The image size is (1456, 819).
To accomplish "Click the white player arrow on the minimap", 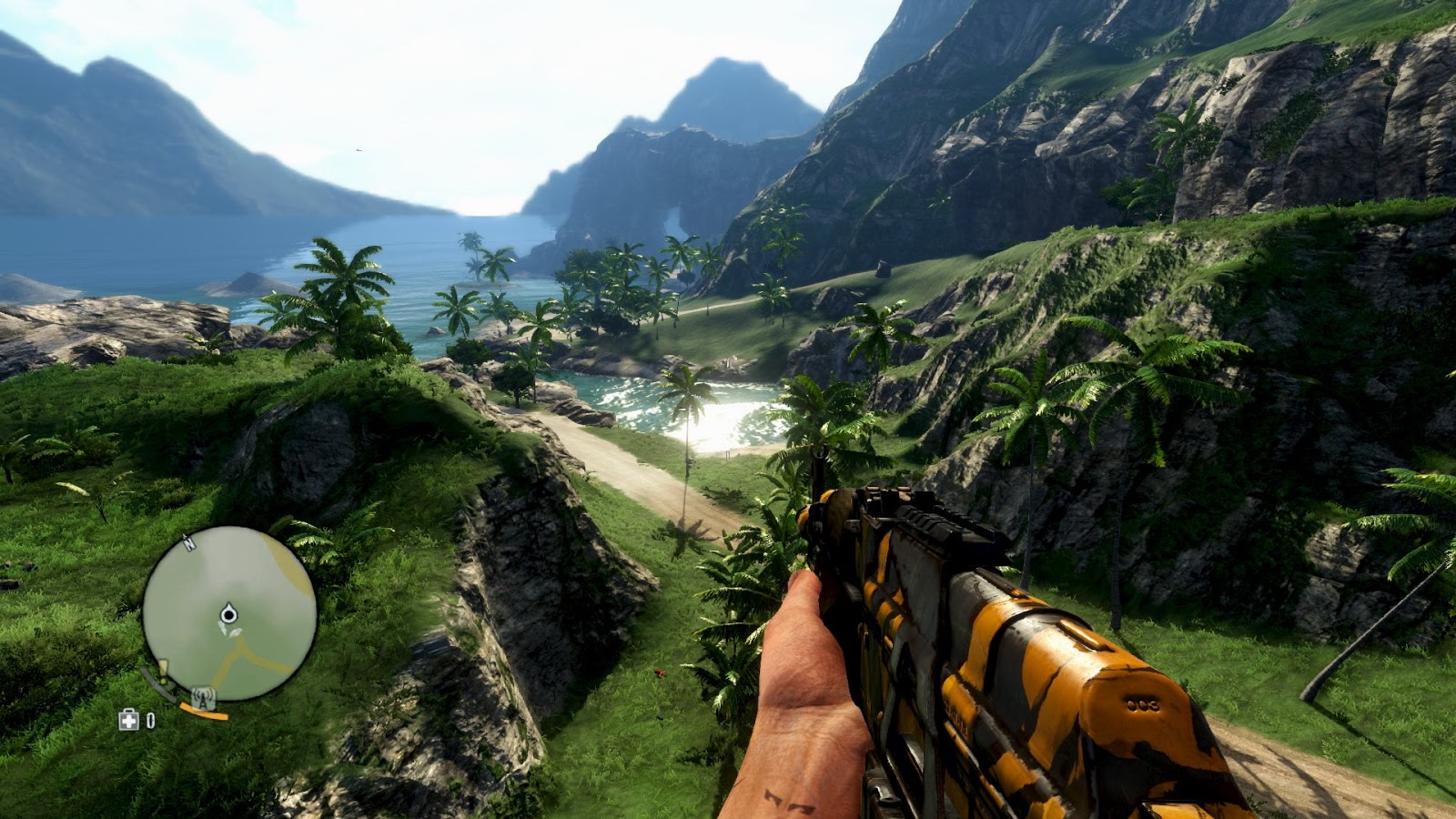I will (227, 613).
